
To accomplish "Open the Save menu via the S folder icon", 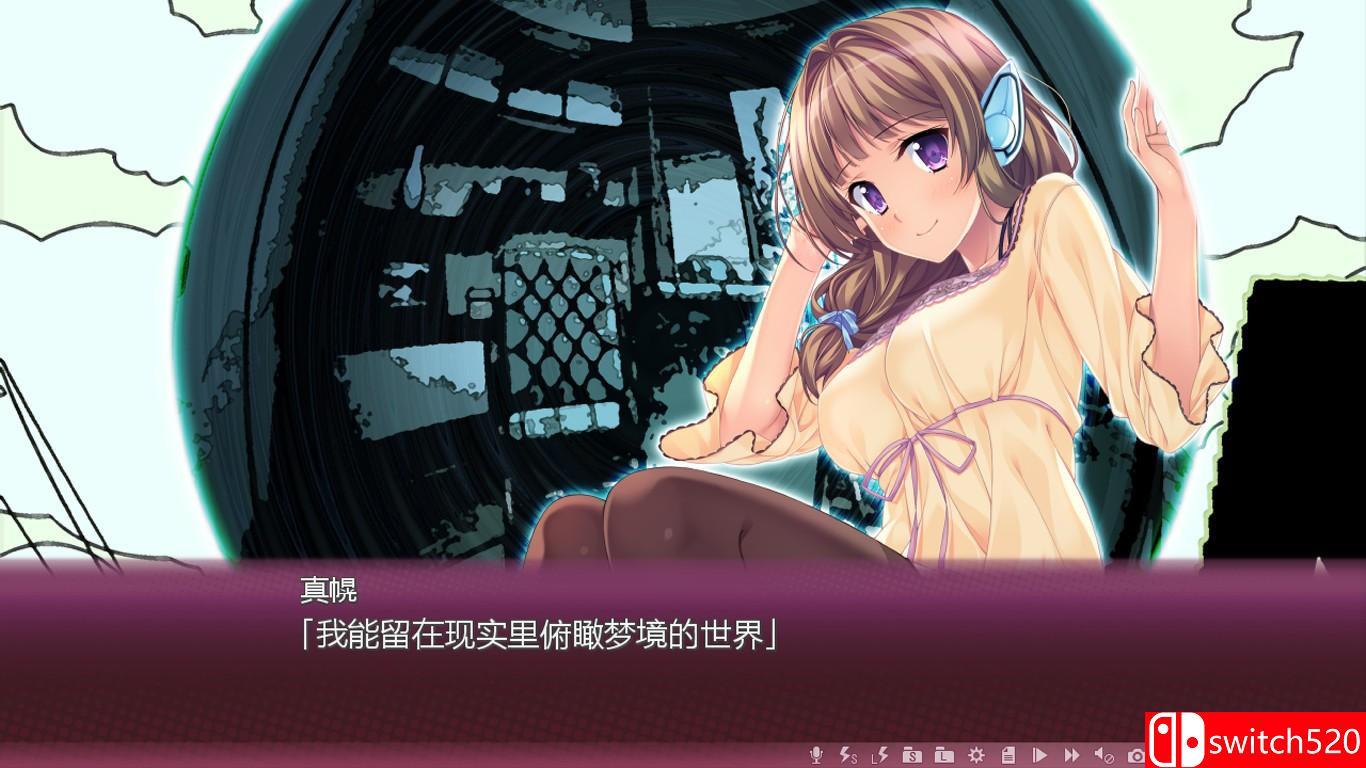I will 912,755.
